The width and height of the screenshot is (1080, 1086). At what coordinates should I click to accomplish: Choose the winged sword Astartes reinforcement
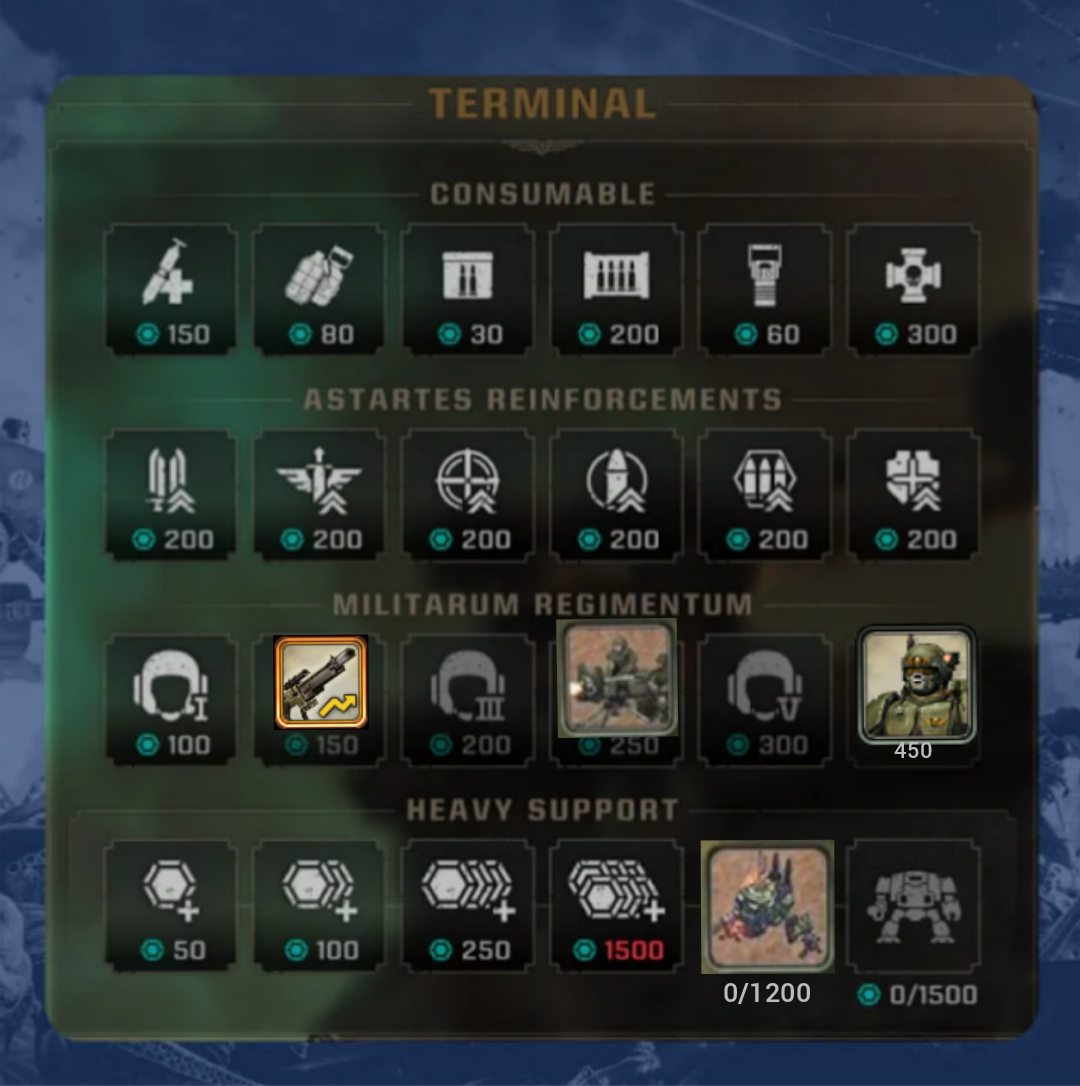pos(319,493)
